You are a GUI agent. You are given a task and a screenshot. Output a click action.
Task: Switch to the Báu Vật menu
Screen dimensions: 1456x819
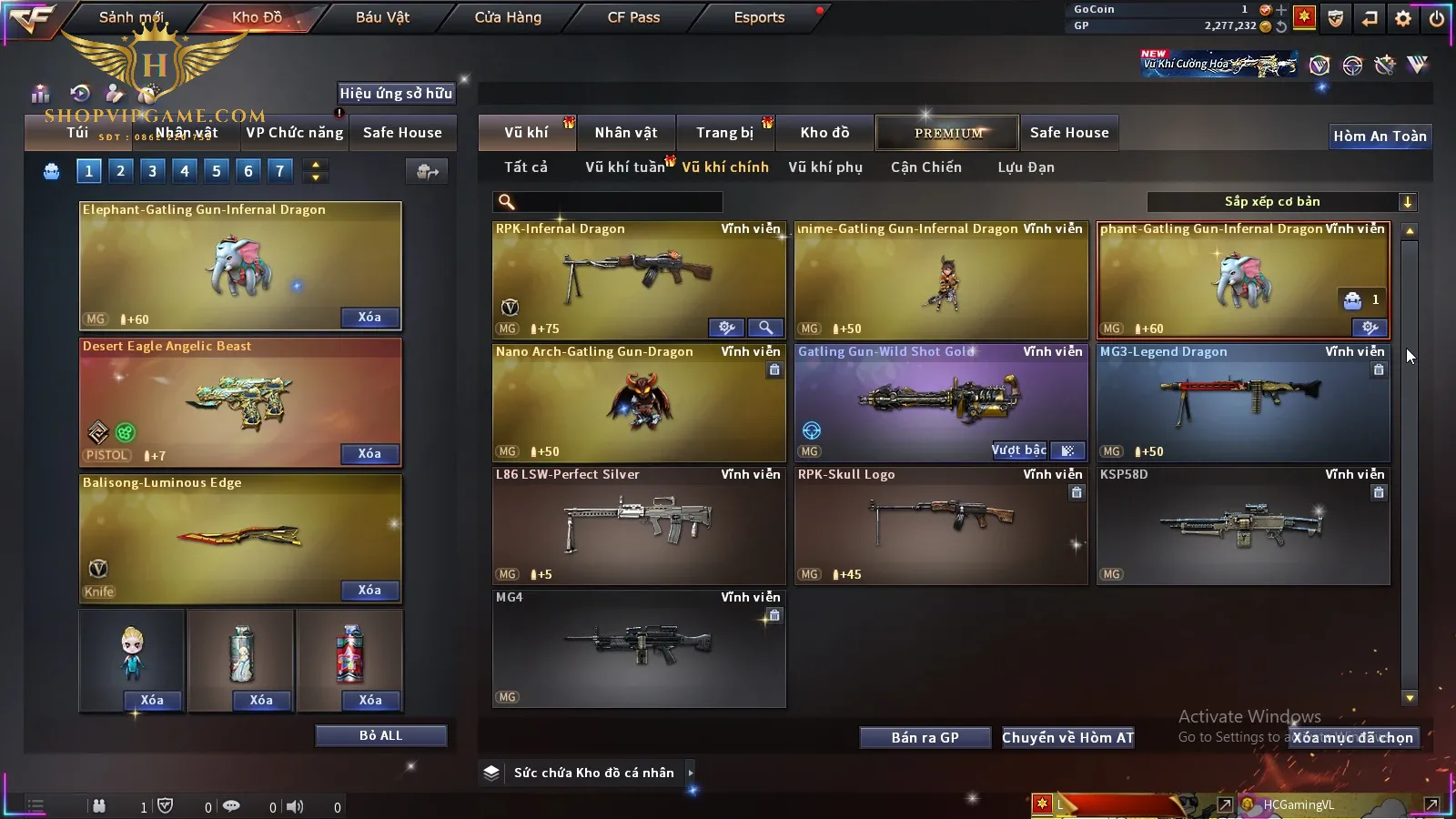coord(382,17)
